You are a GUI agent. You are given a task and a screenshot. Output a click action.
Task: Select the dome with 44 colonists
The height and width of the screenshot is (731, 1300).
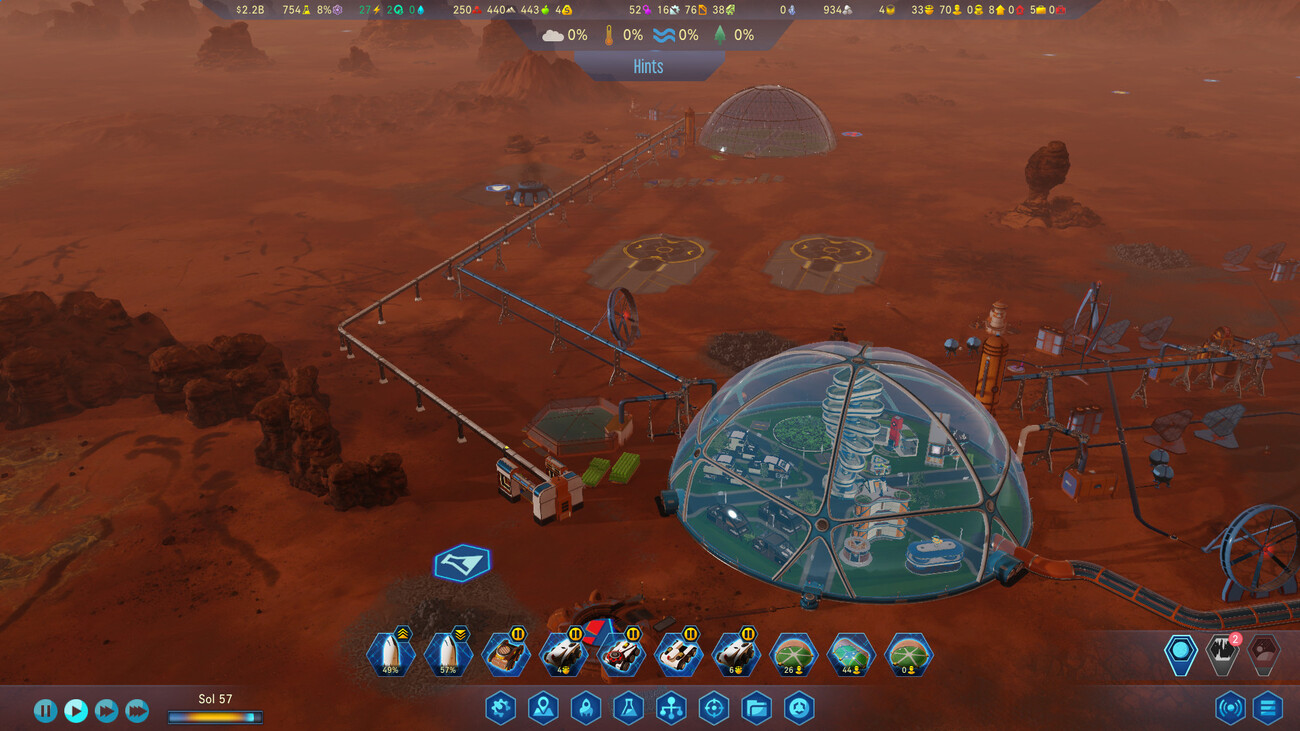point(851,655)
